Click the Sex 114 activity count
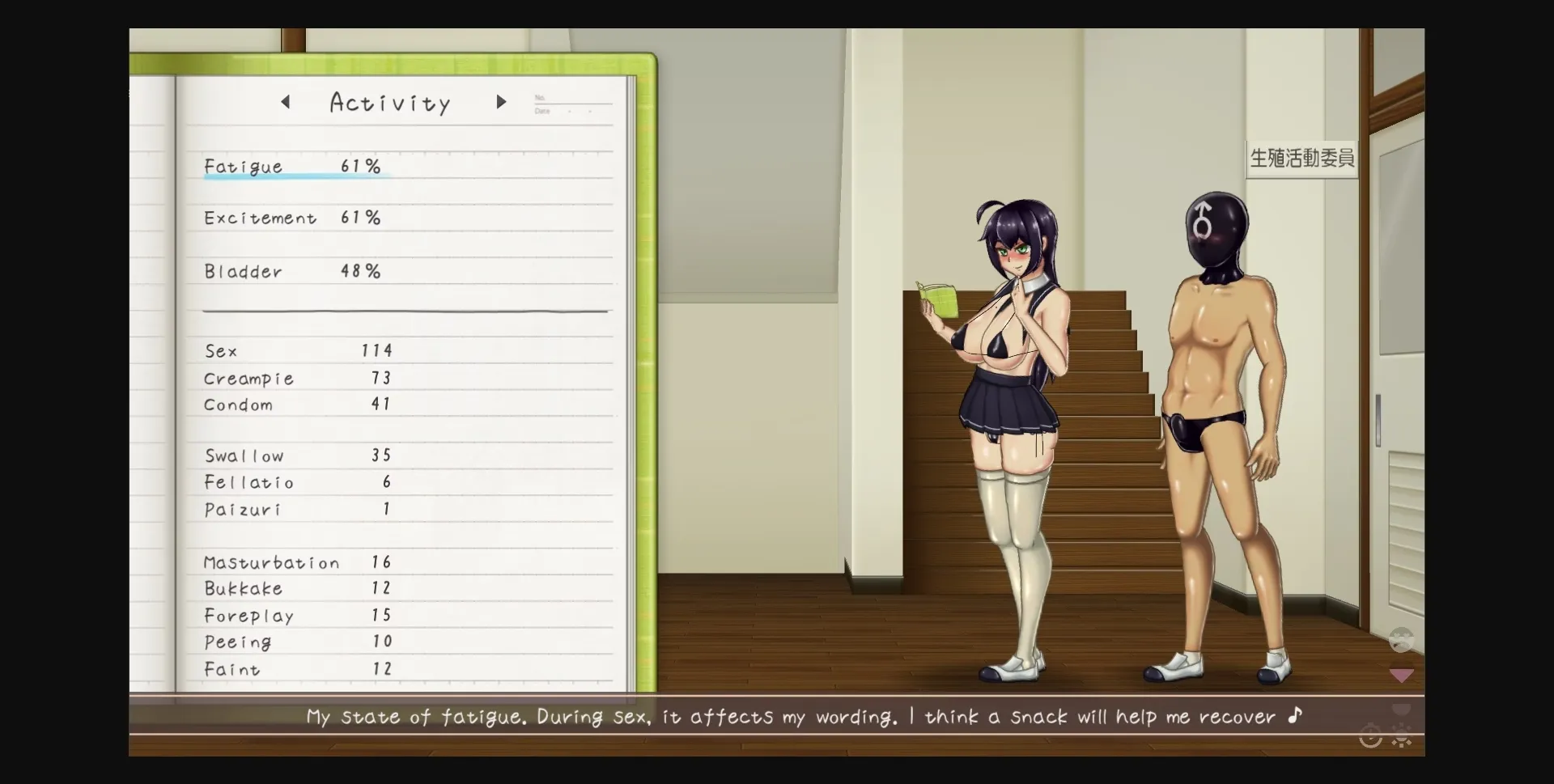Viewport: 1554px width, 784px height. click(x=298, y=350)
